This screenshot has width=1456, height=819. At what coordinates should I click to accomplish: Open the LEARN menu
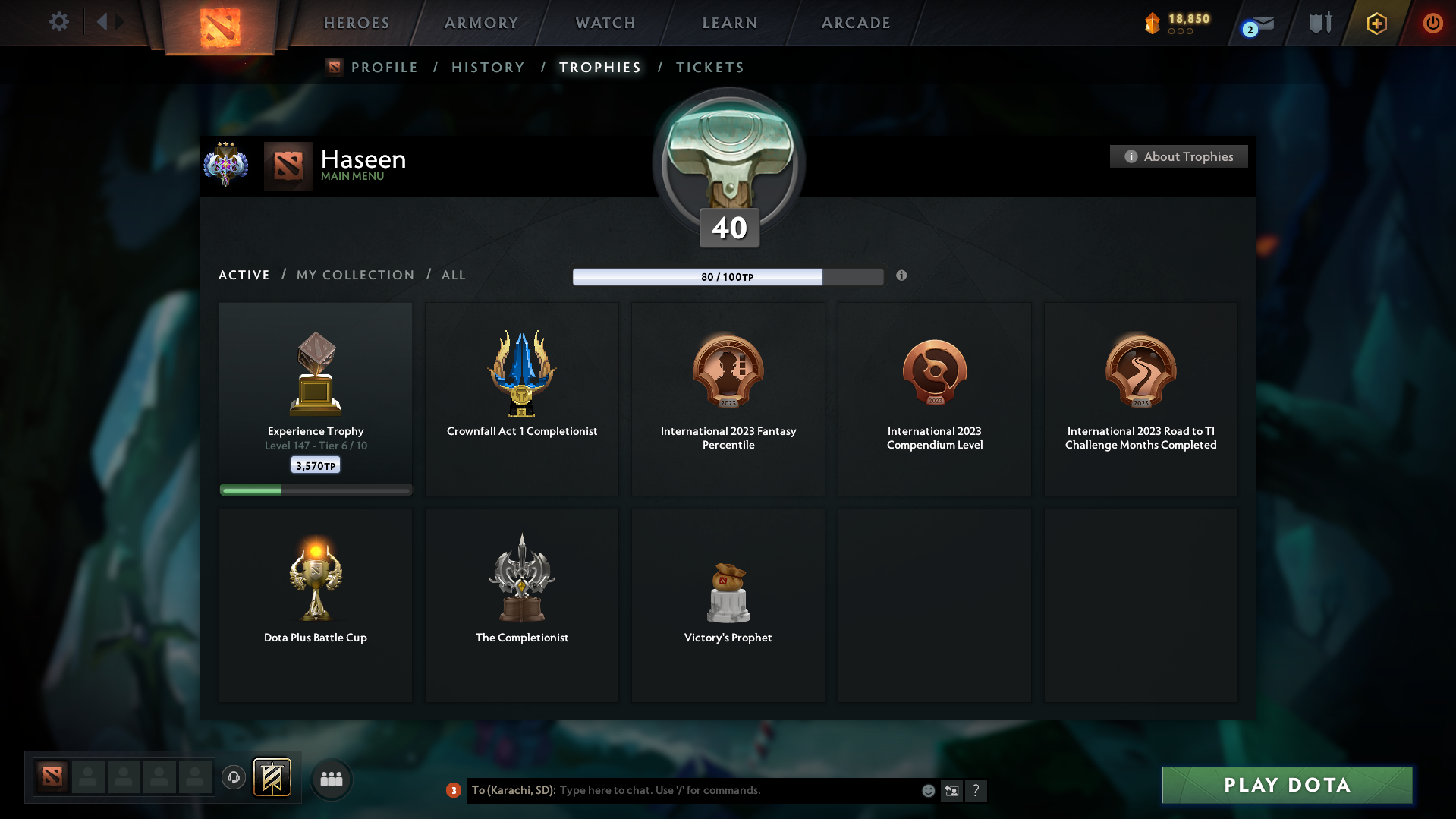(729, 23)
